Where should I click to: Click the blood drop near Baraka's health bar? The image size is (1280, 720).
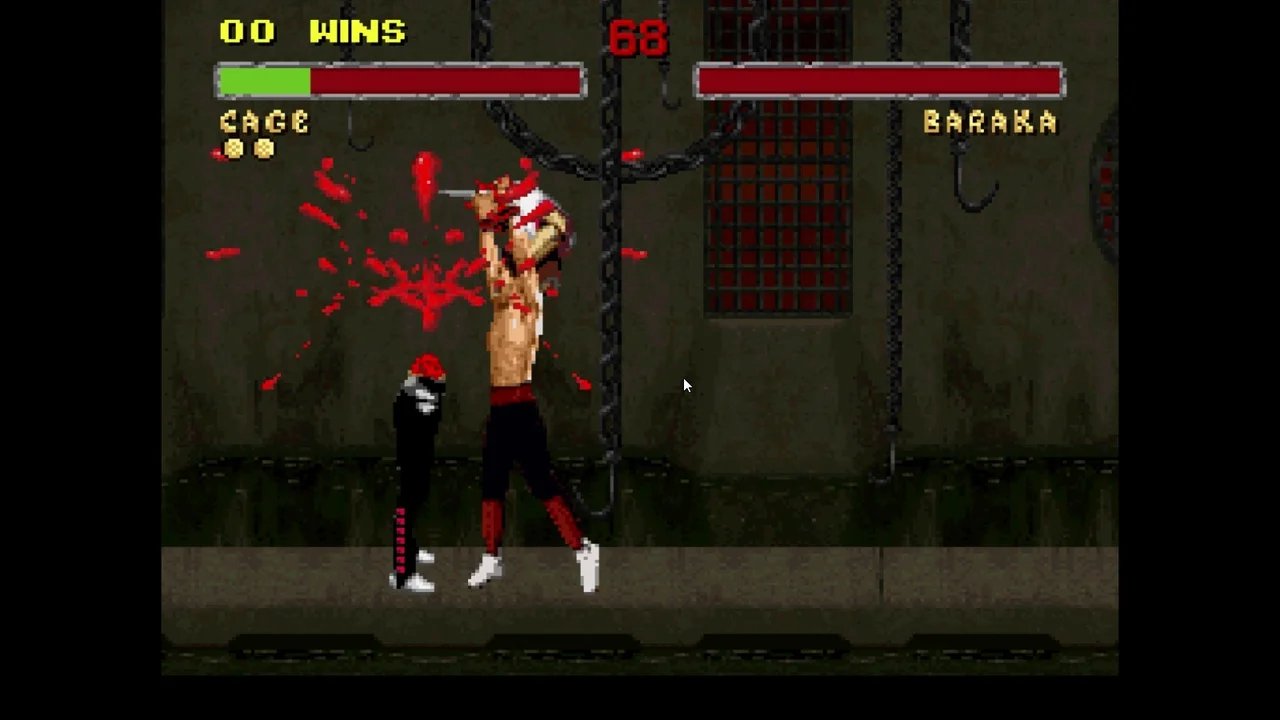632,156
